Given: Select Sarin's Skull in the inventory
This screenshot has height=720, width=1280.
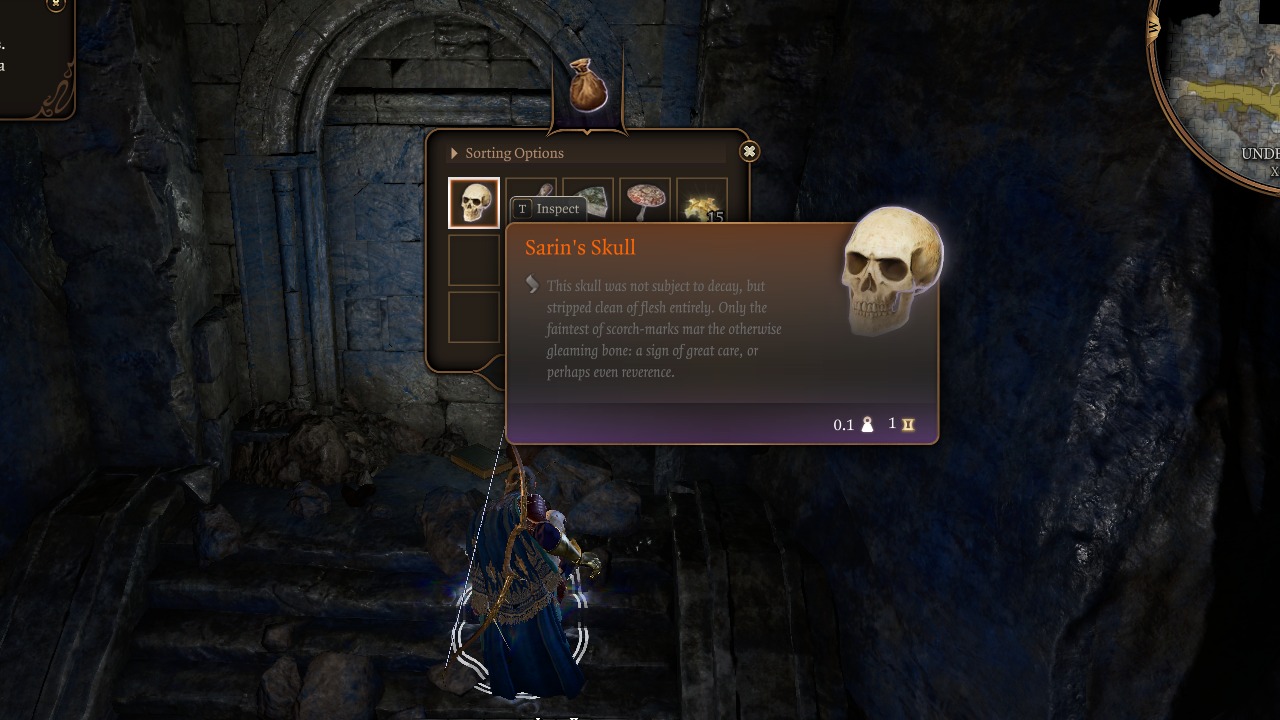Looking at the screenshot, I should pyautogui.click(x=473, y=202).
